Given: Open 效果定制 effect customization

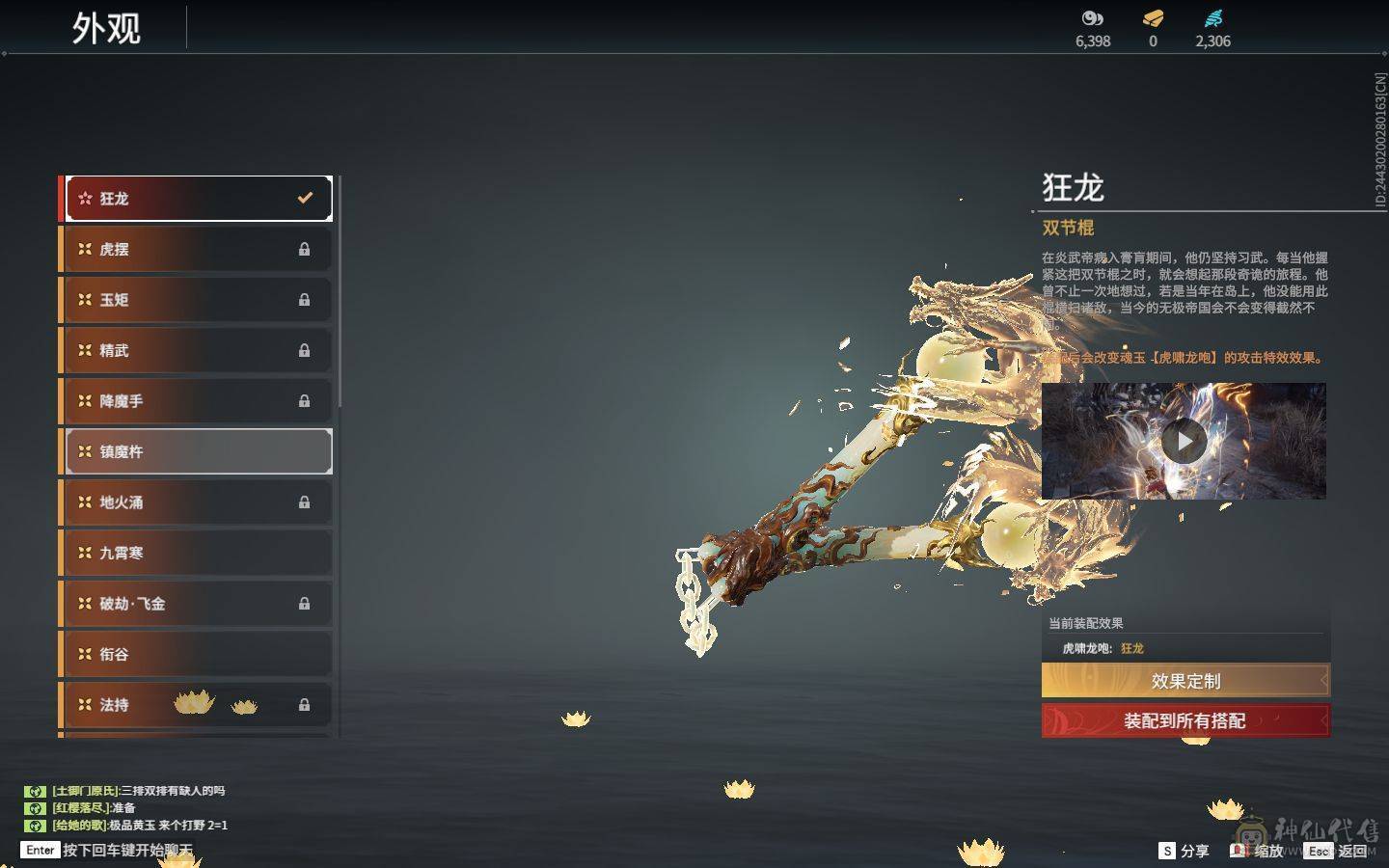Looking at the screenshot, I should coord(1185,681).
